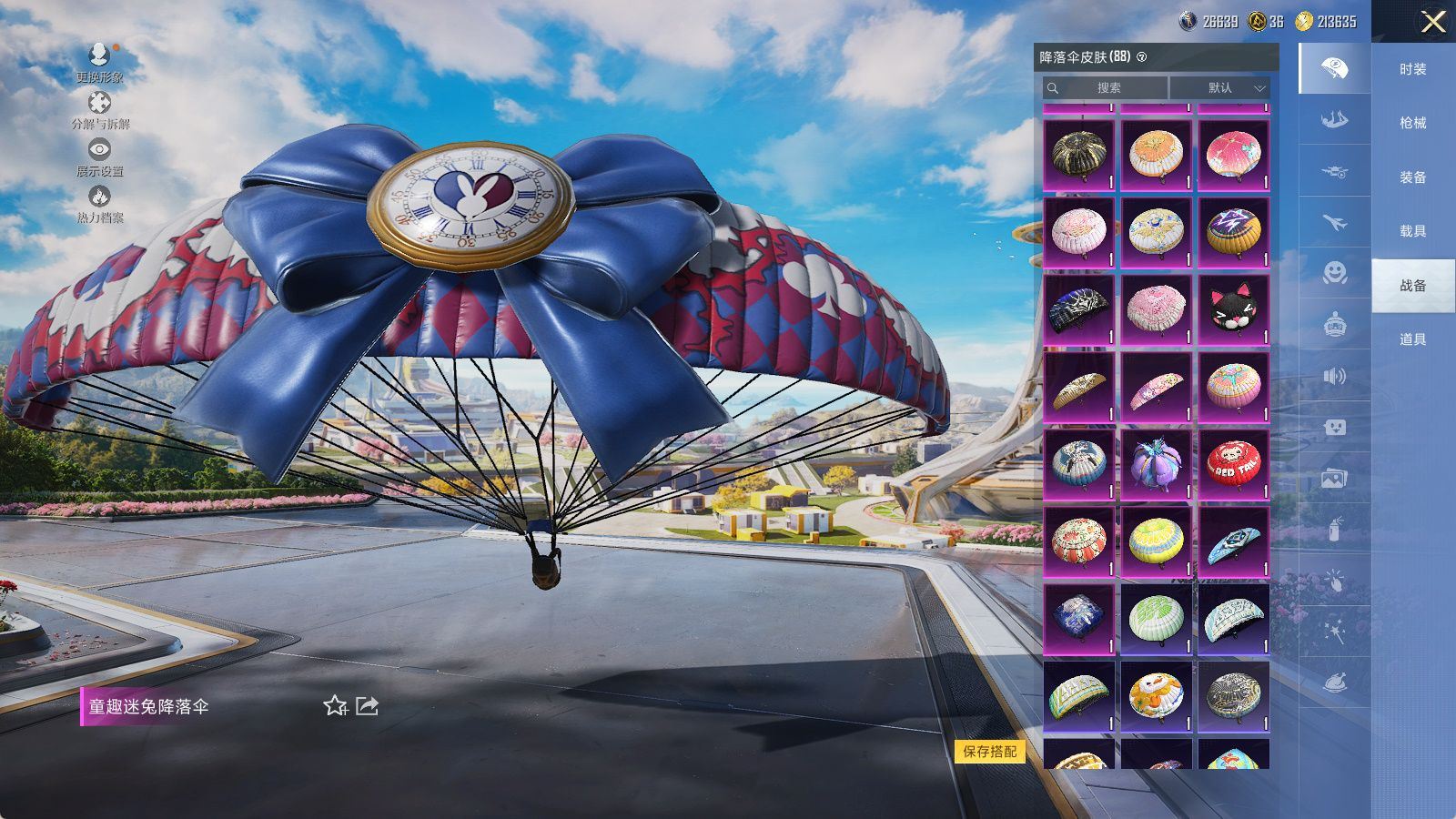Click the 保存搭配 save loadout button
The image size is (1456, 819).
pos(989,752)
